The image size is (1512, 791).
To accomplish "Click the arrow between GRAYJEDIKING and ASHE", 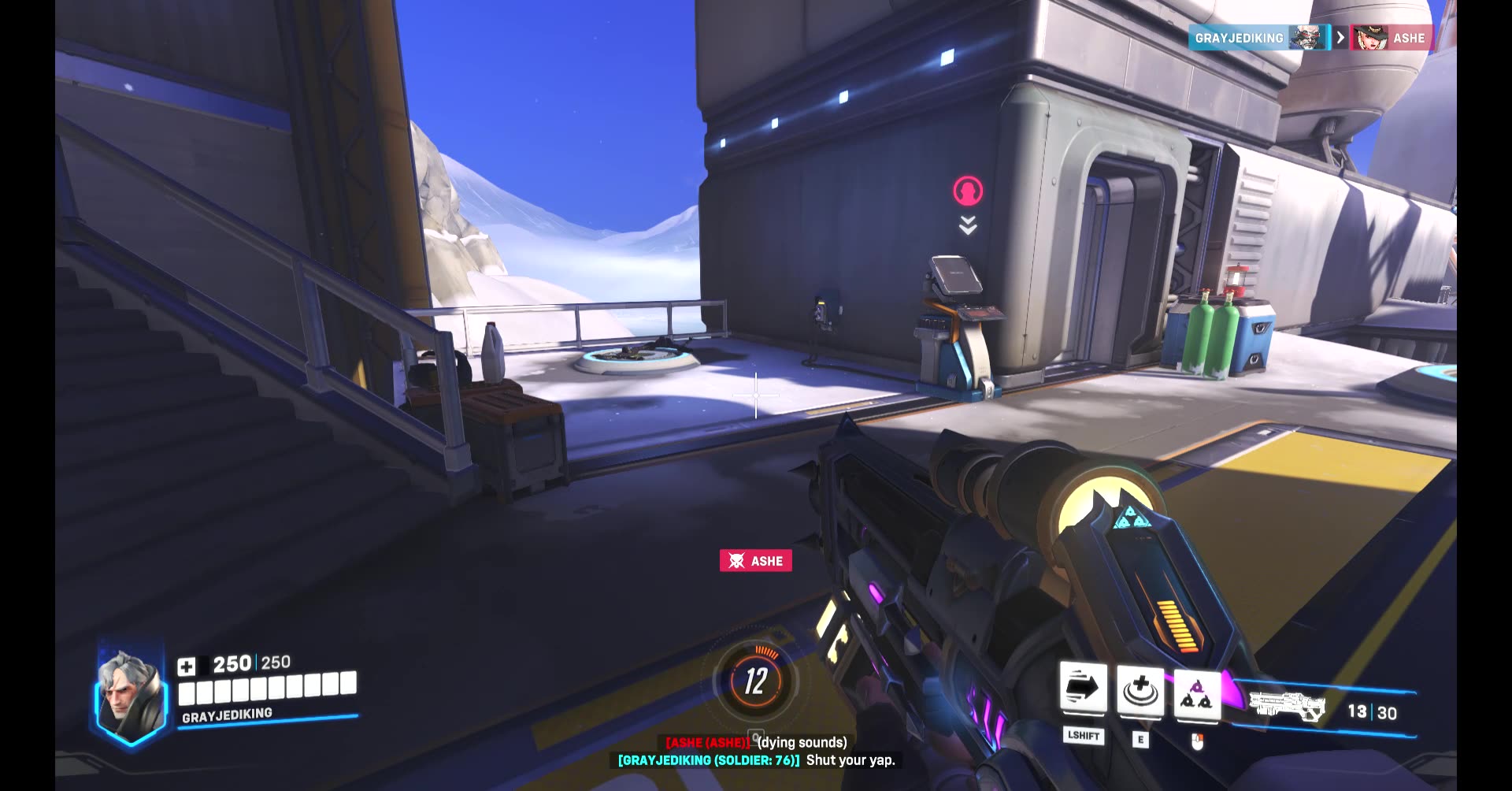I will [x=1339, y=38].
